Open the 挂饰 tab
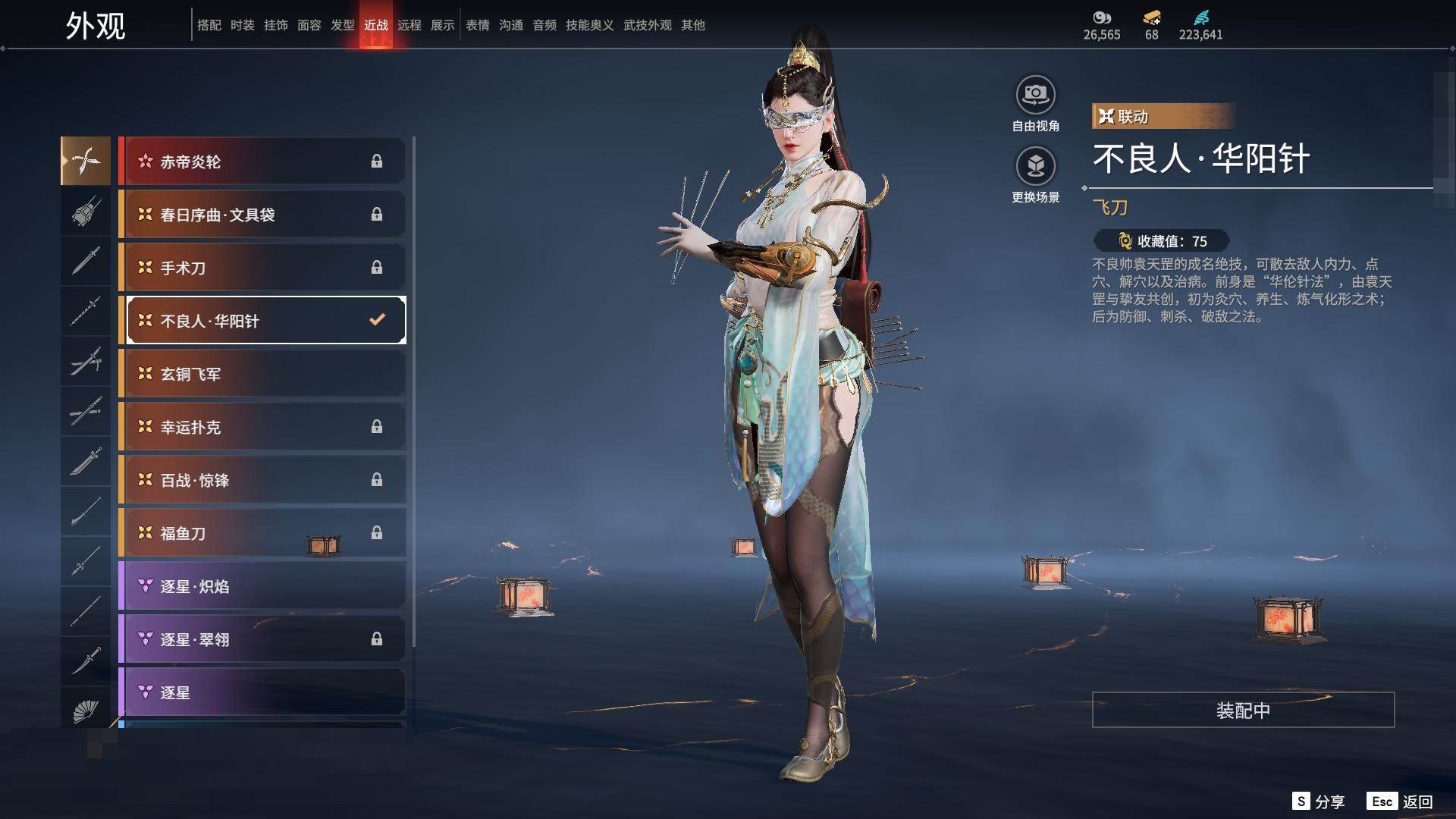Image resolution: width=1456 pixels, height=819 pixels. point(276,25)
